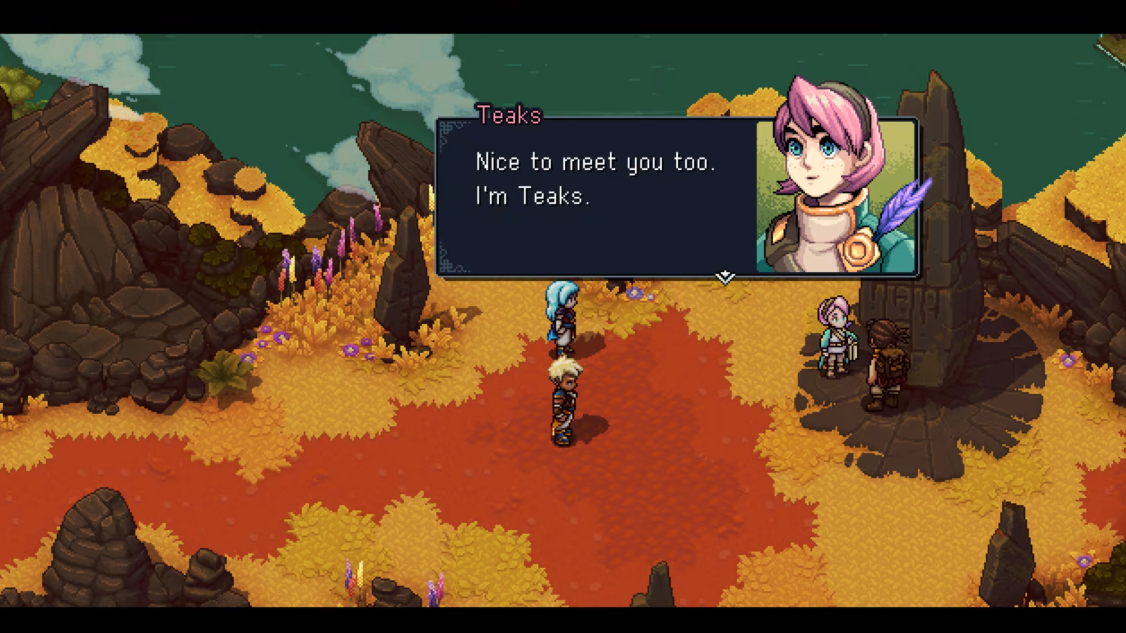The image size is (1126, 633).
Task: Click the dialogue continue arrow indicator
Action: (725, 277)
